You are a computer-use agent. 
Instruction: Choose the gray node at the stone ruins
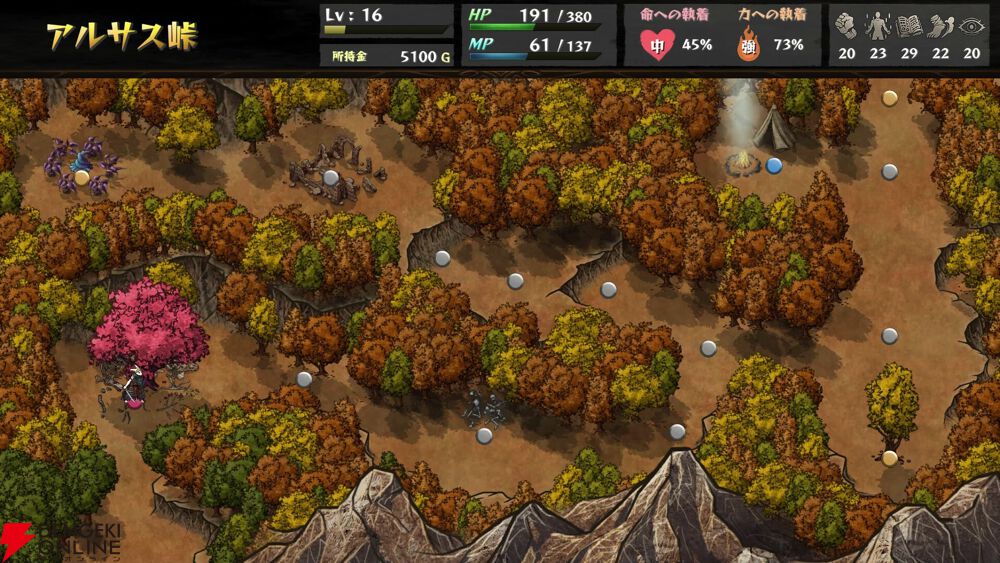331,177
